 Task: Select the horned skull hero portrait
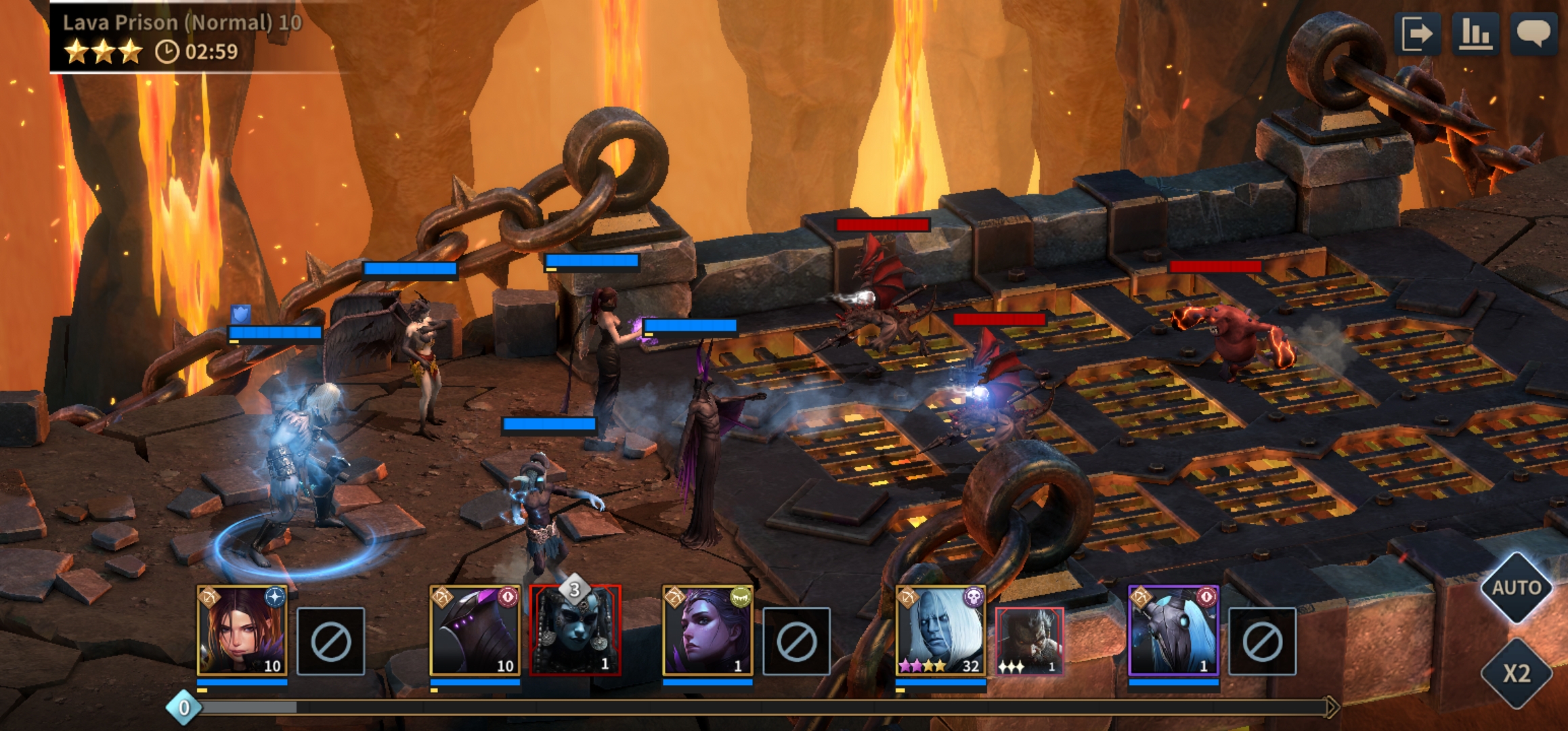(x=1173, y=631)
